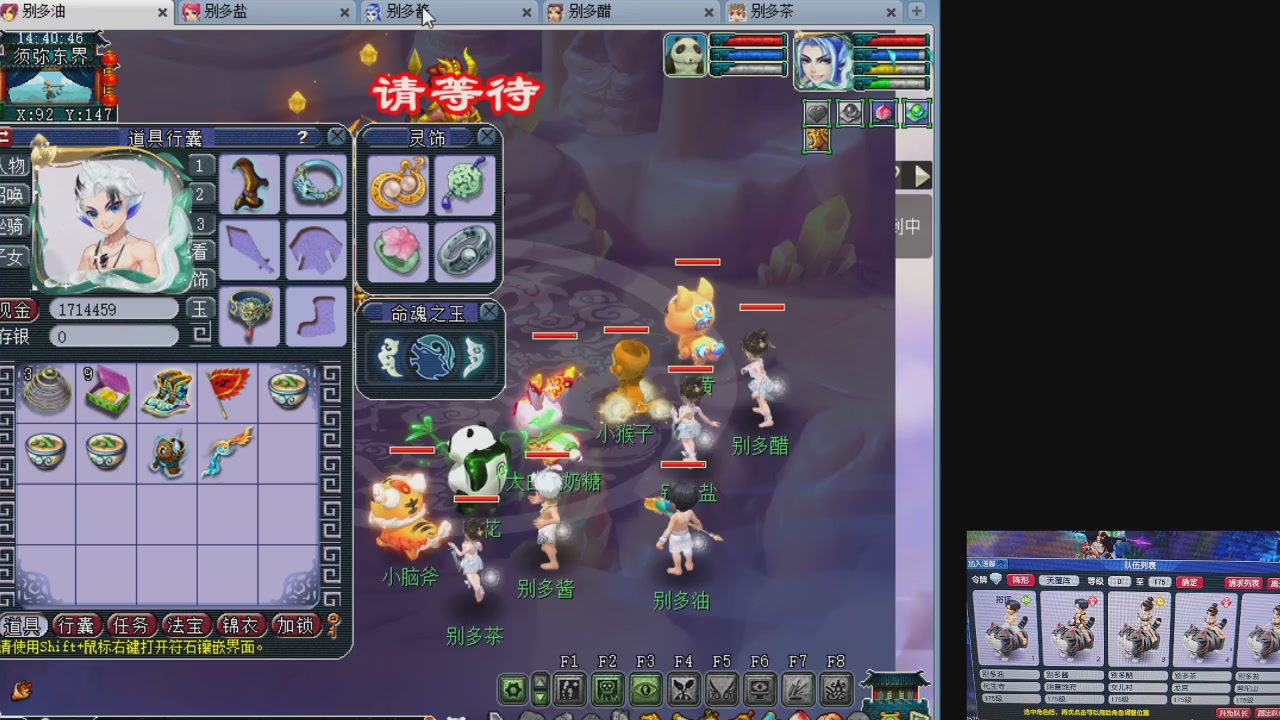Open the 天覆阵 formation dropdown
The image size is (1280, 720).
(1059, 580)
